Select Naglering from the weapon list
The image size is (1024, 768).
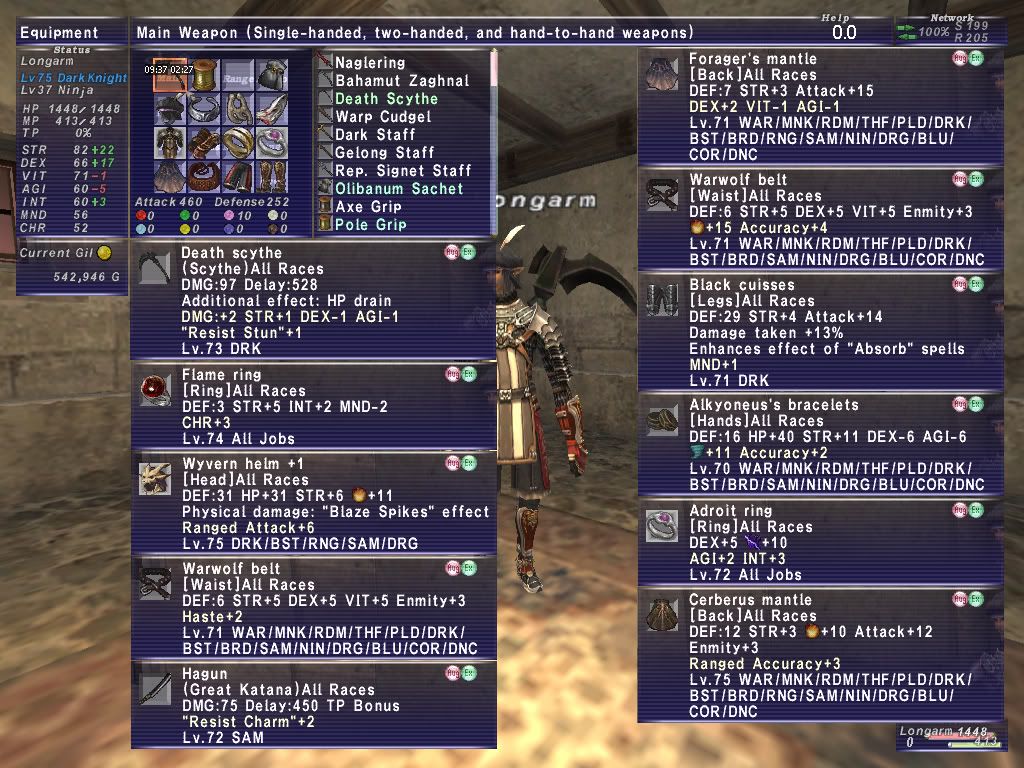pos(370,62)
